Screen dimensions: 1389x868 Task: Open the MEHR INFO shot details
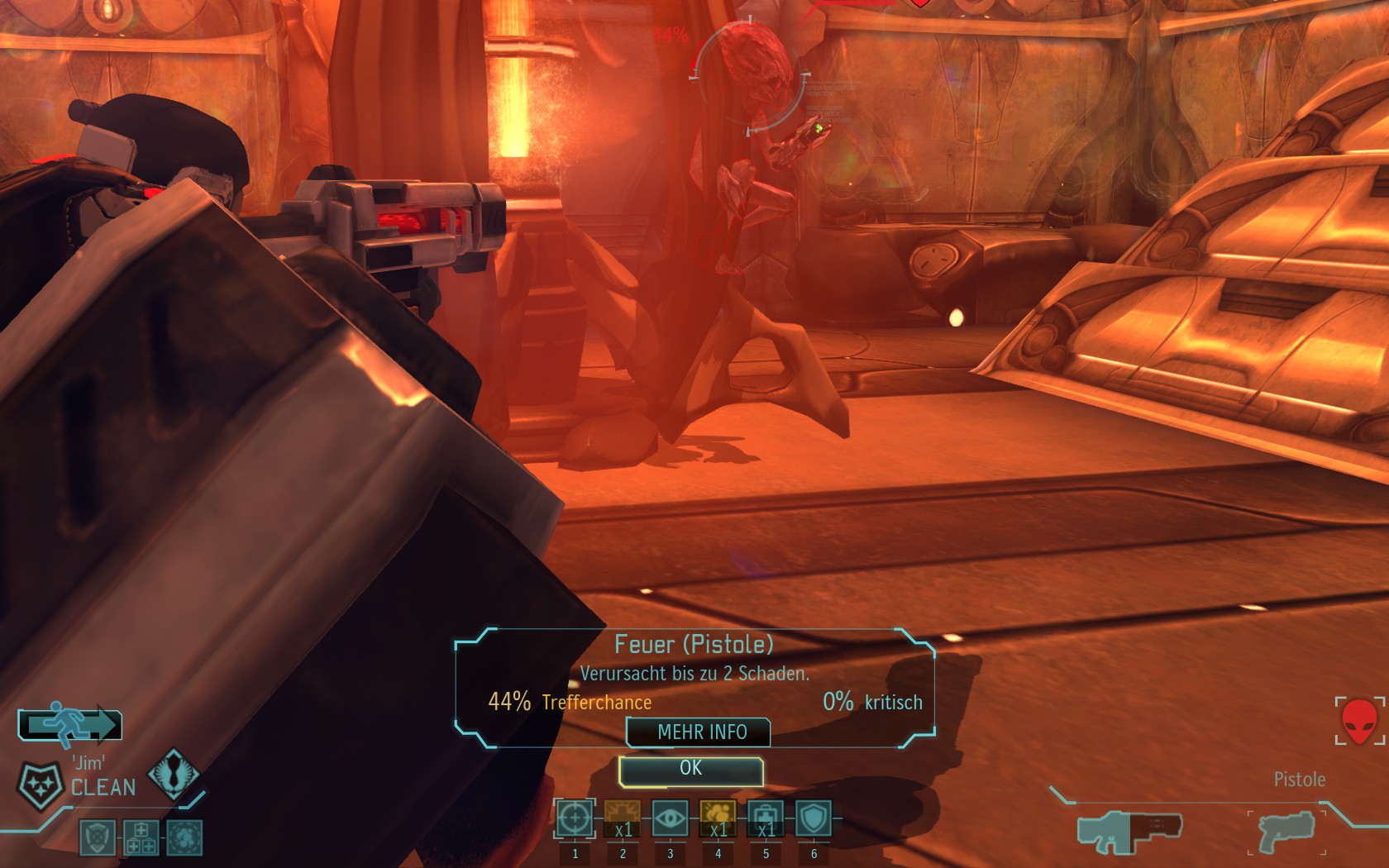701,732
